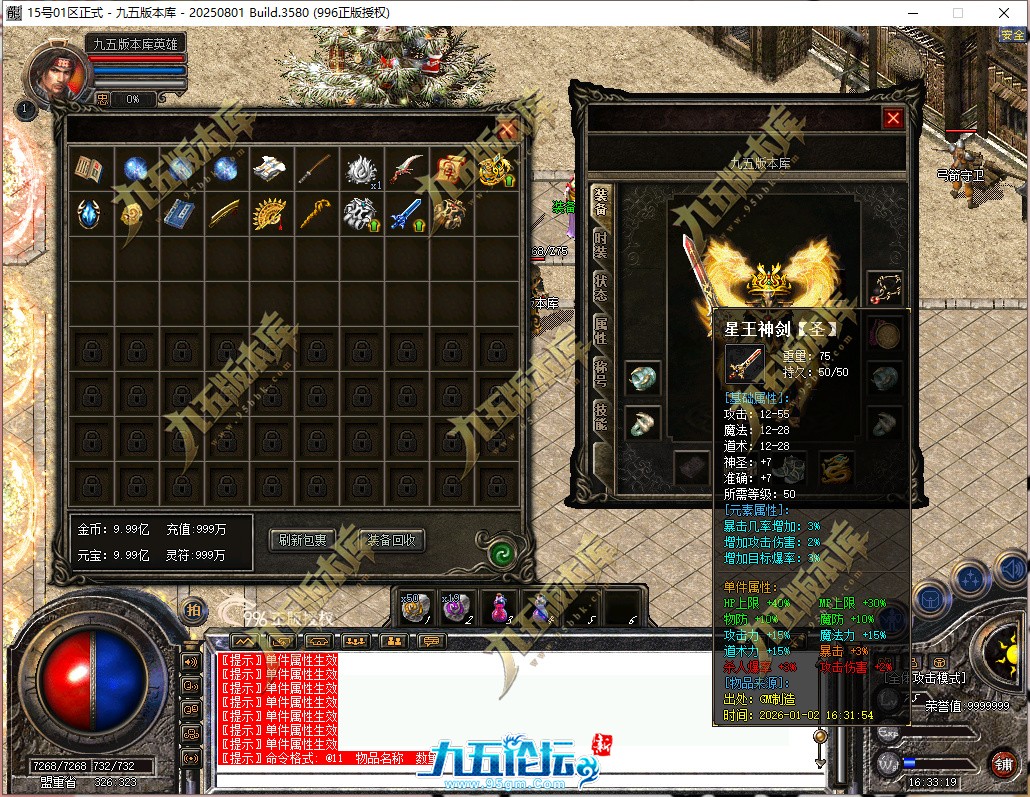Open the 状态 status tab

(601, 286)
